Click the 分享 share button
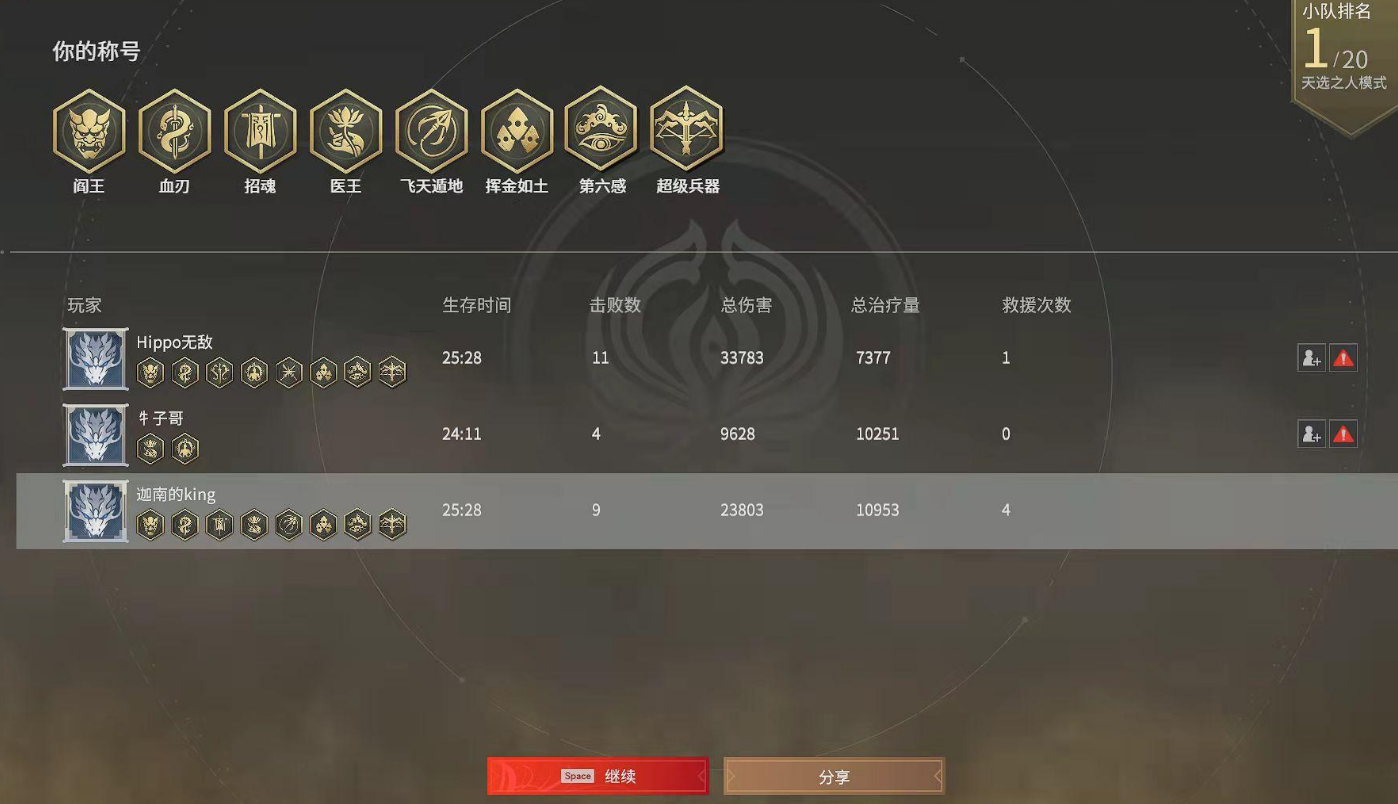 pyautogui.click(x=834, y=776)
